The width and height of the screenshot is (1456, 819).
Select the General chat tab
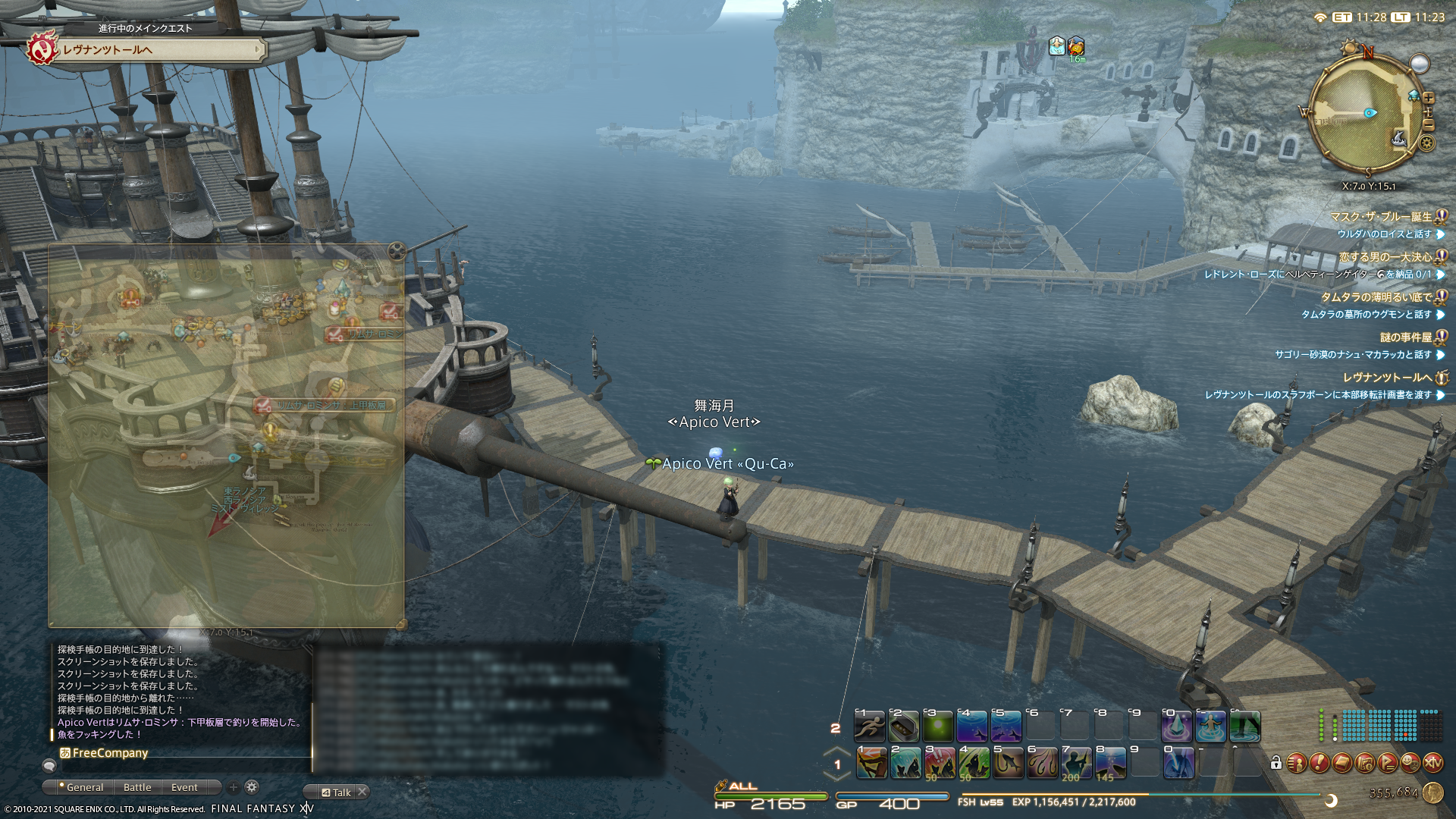point(83,787)
